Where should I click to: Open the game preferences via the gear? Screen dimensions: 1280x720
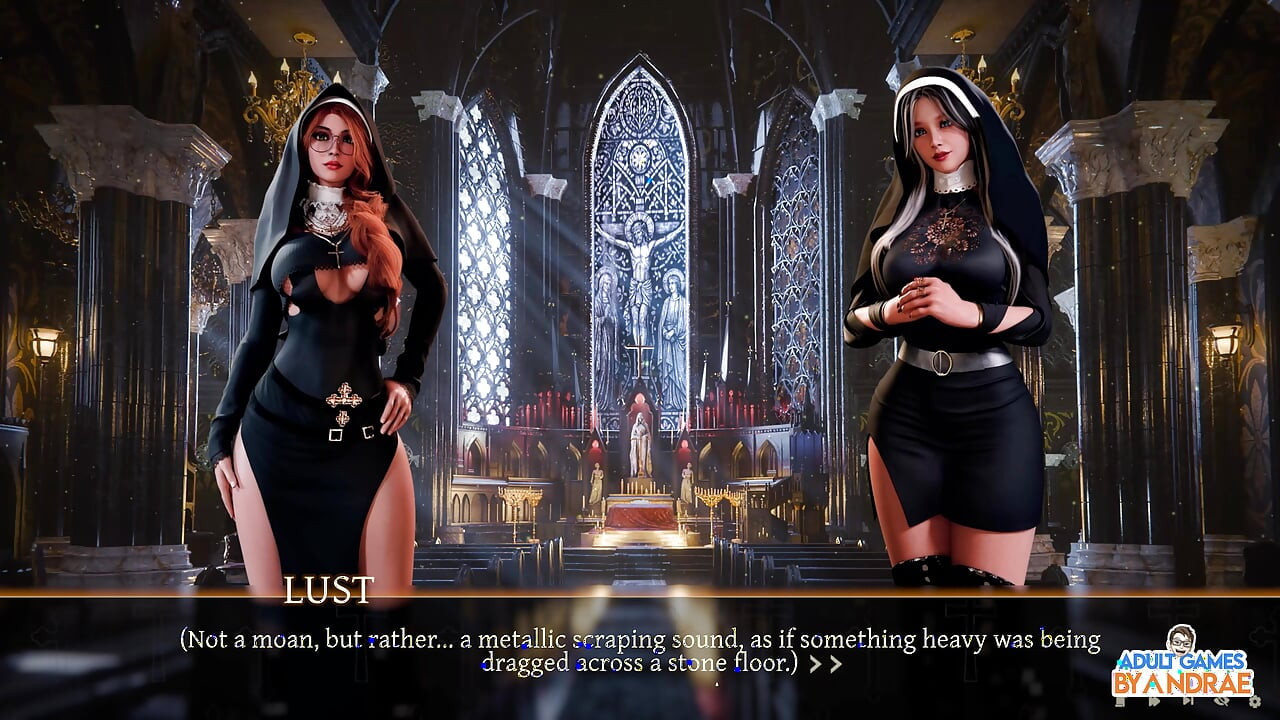[x=1255, y=702]
